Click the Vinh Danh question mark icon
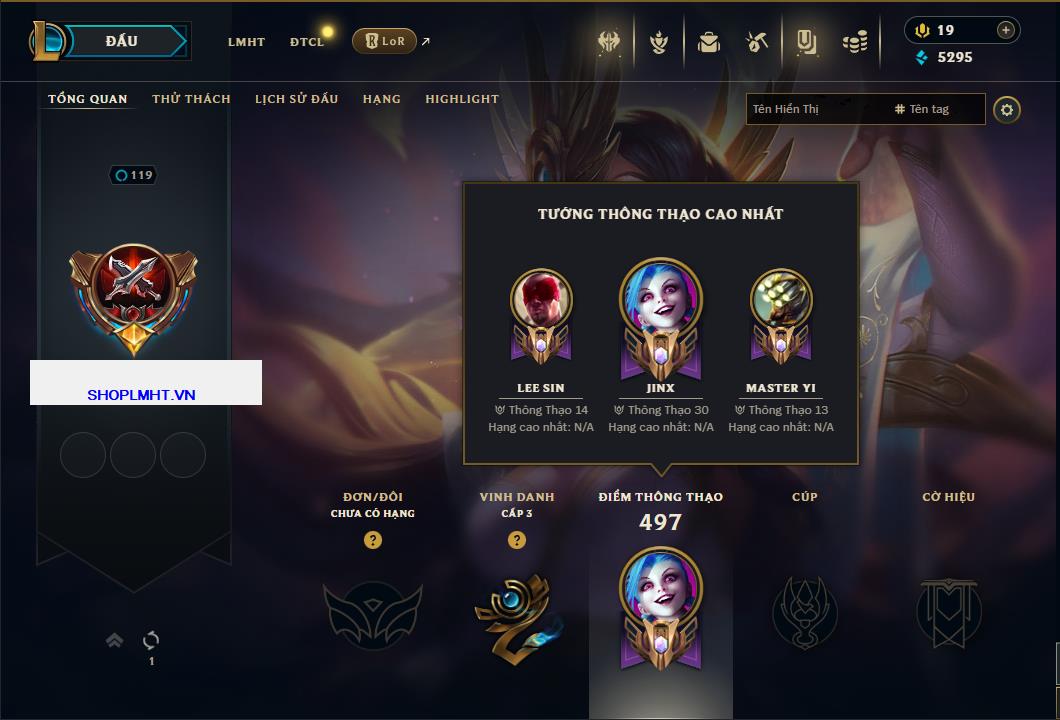This screenshot has height=720, width=1060. 517,540
